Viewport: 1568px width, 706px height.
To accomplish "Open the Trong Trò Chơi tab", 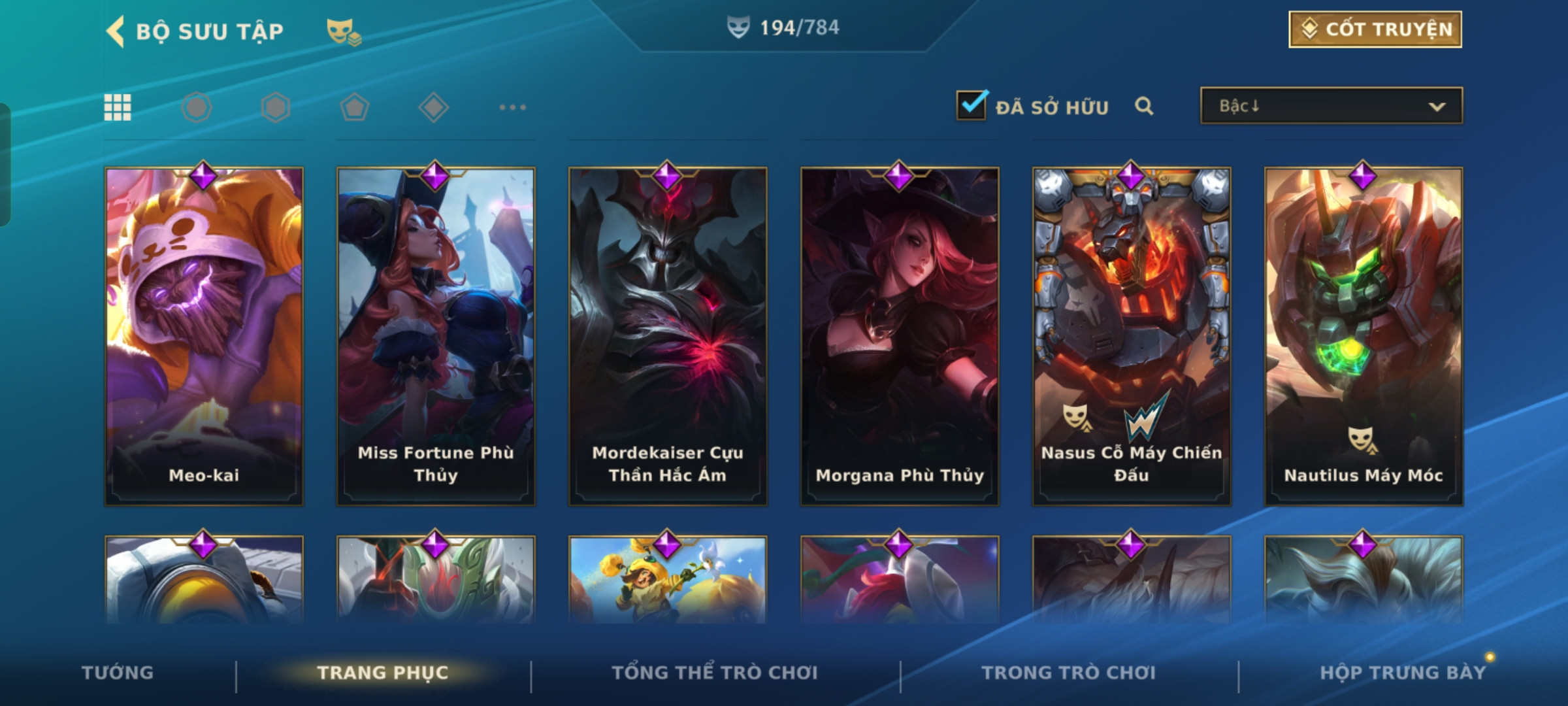I will [x=1069, y=673].
